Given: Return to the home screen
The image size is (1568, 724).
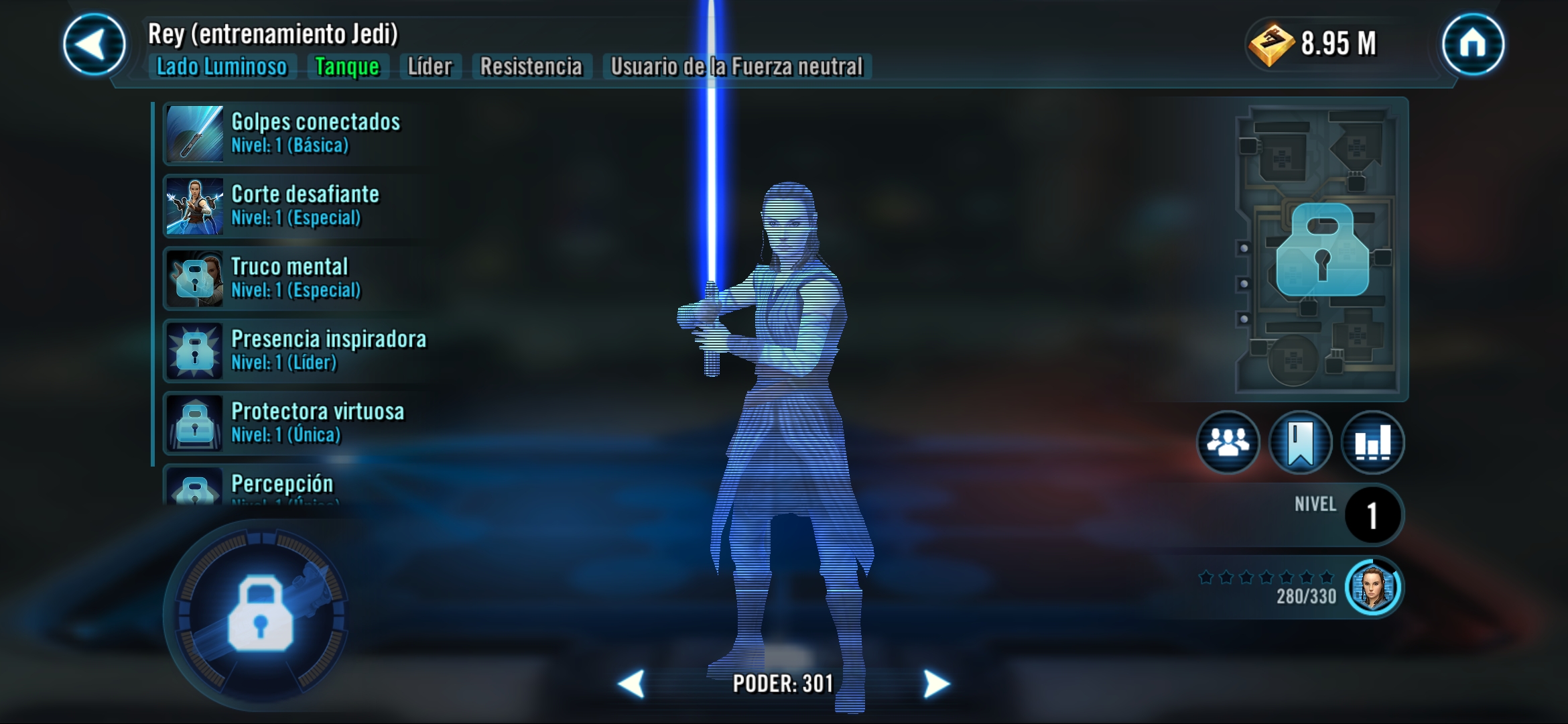Looking at the screenshot, I should click(1473, 44).
